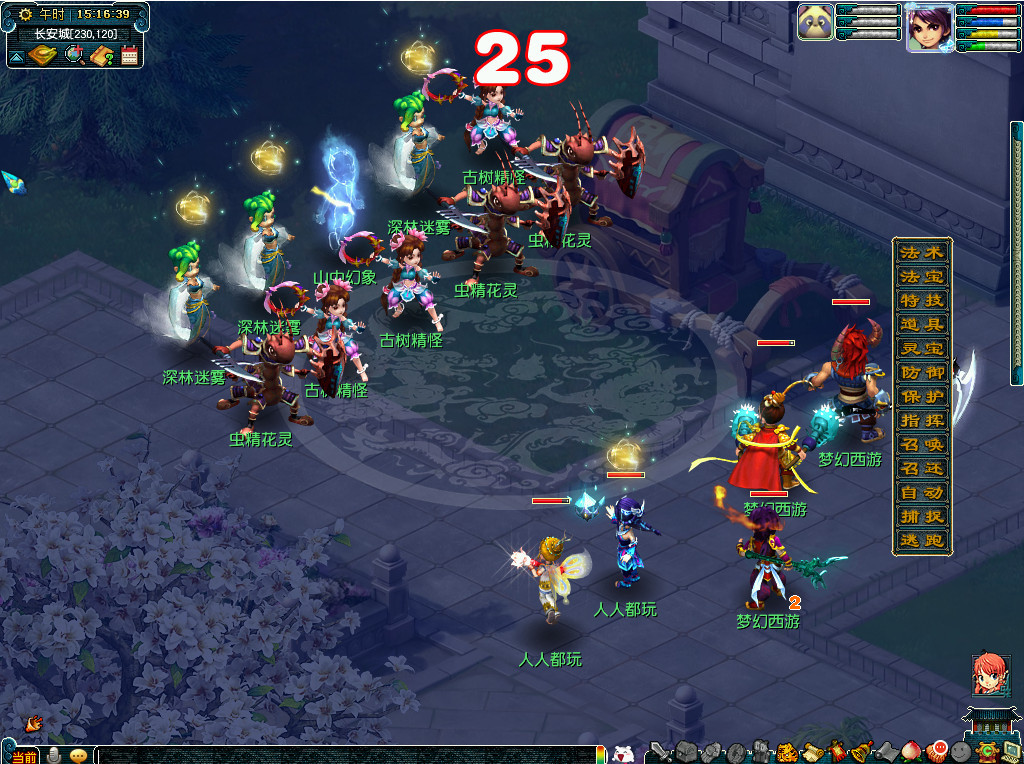This screenshot has height=764, width=1024.
Task: Choose the 保护 protect command
Action: [x=922, y=396]
